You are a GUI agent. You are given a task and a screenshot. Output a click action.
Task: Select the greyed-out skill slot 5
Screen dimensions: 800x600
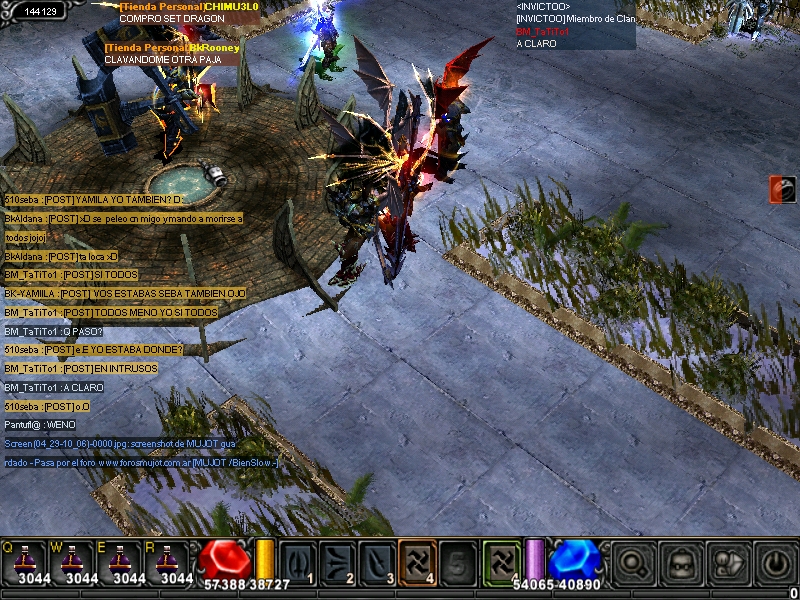457,562
